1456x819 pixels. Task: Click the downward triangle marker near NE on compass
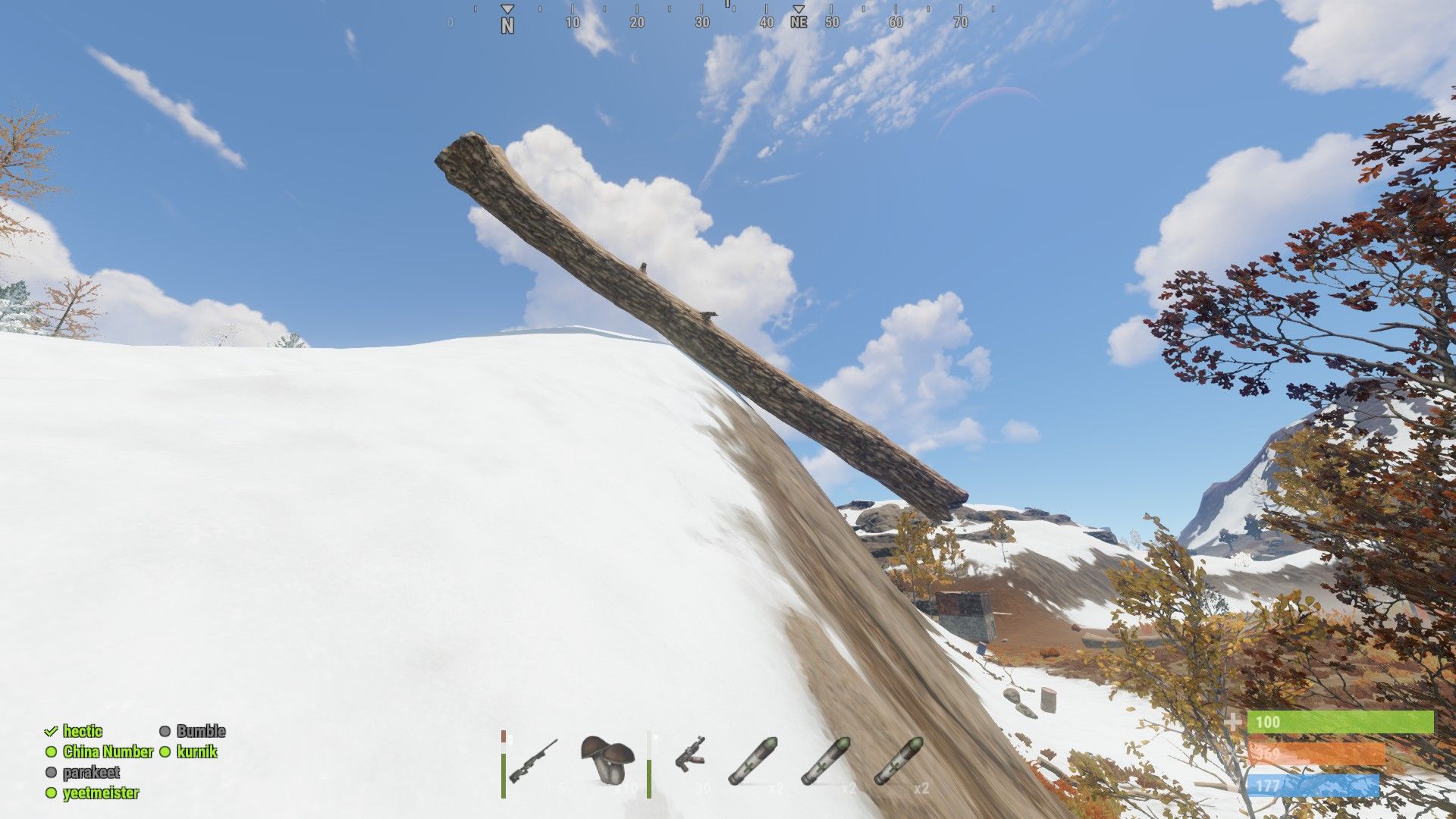click(799, 10)
